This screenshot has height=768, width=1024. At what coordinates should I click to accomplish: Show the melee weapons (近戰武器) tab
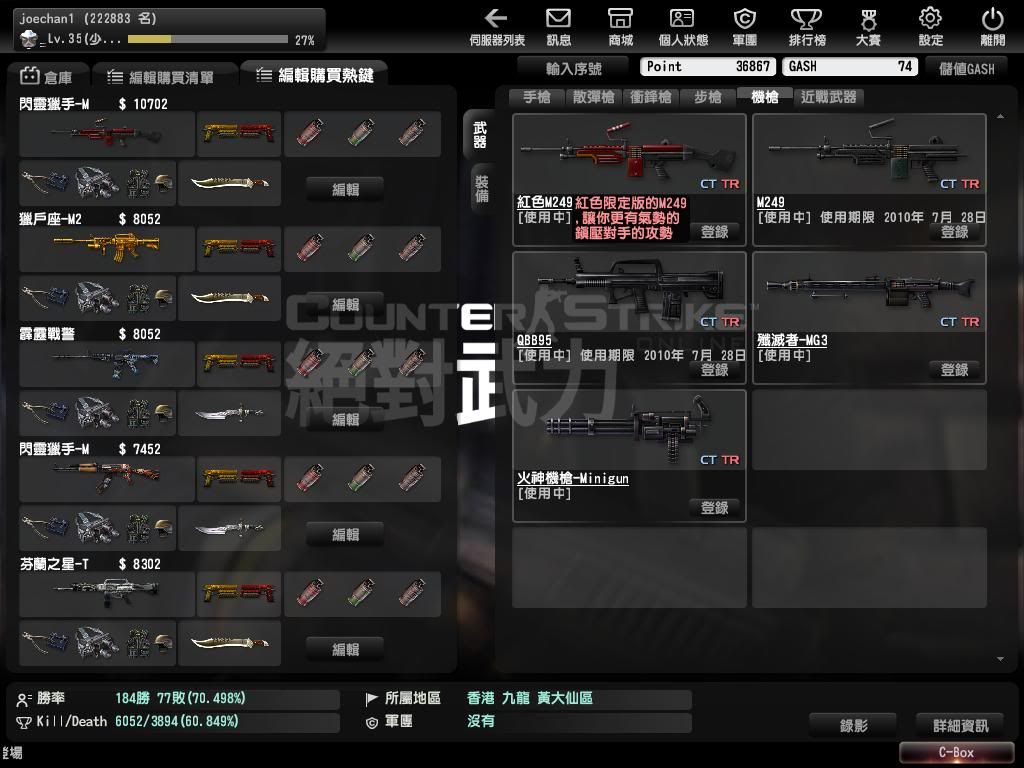coord(829,97)
